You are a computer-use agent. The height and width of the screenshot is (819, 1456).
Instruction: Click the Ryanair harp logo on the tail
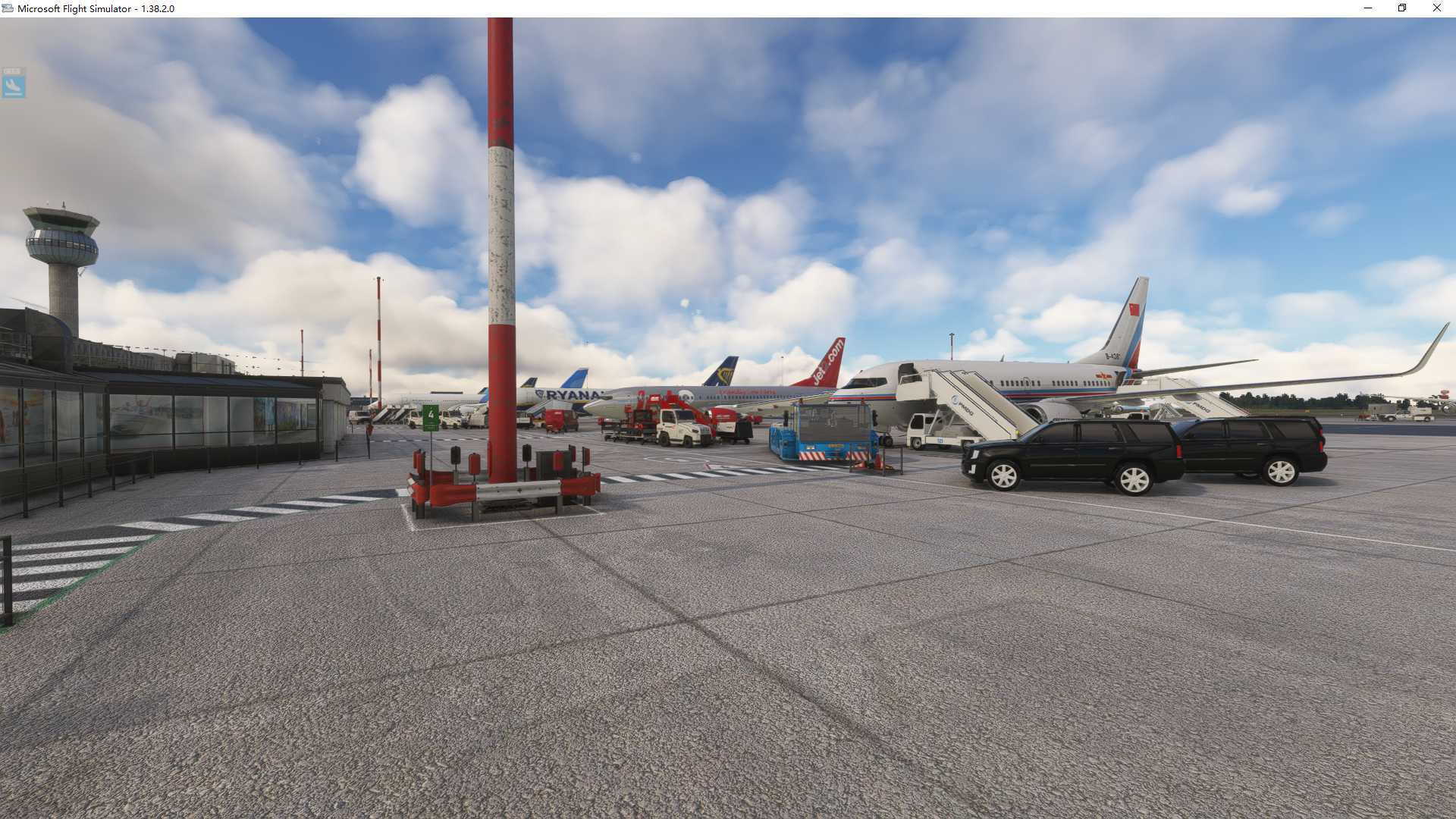[x=726, y=374]
